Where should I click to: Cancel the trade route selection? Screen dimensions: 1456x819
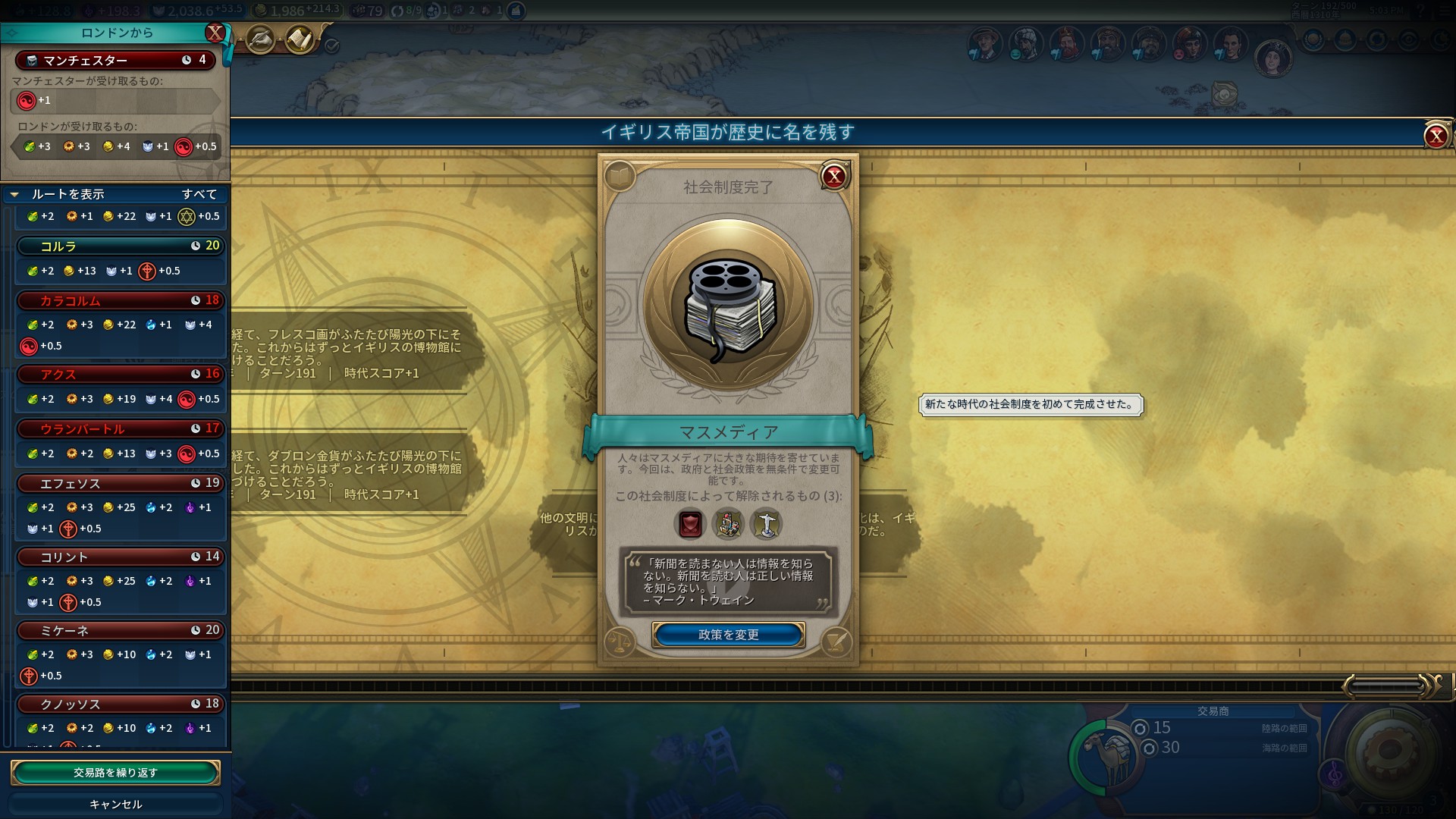[x=115, y=804]
